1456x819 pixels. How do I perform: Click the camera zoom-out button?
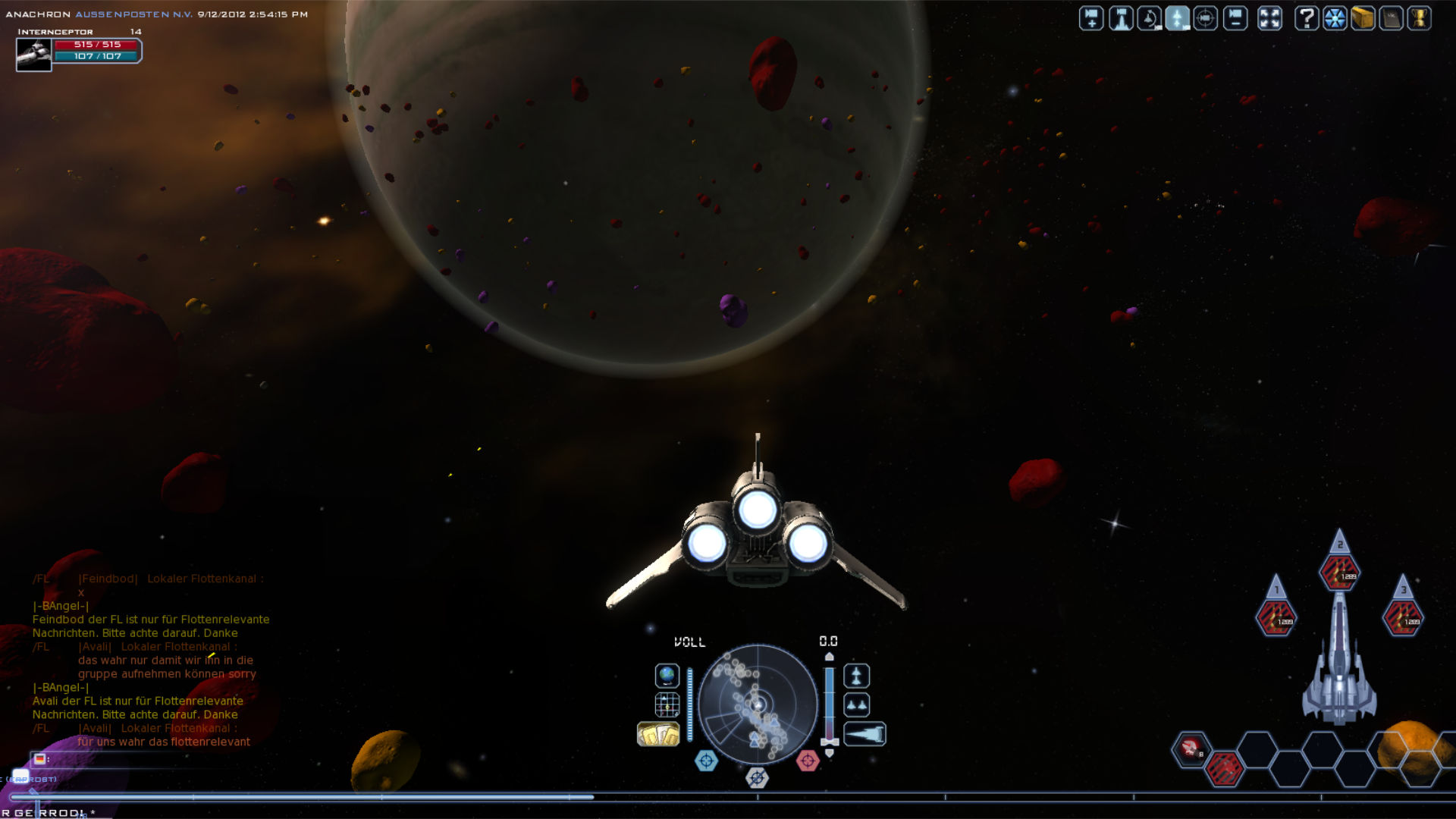[x=1235, y=18]
